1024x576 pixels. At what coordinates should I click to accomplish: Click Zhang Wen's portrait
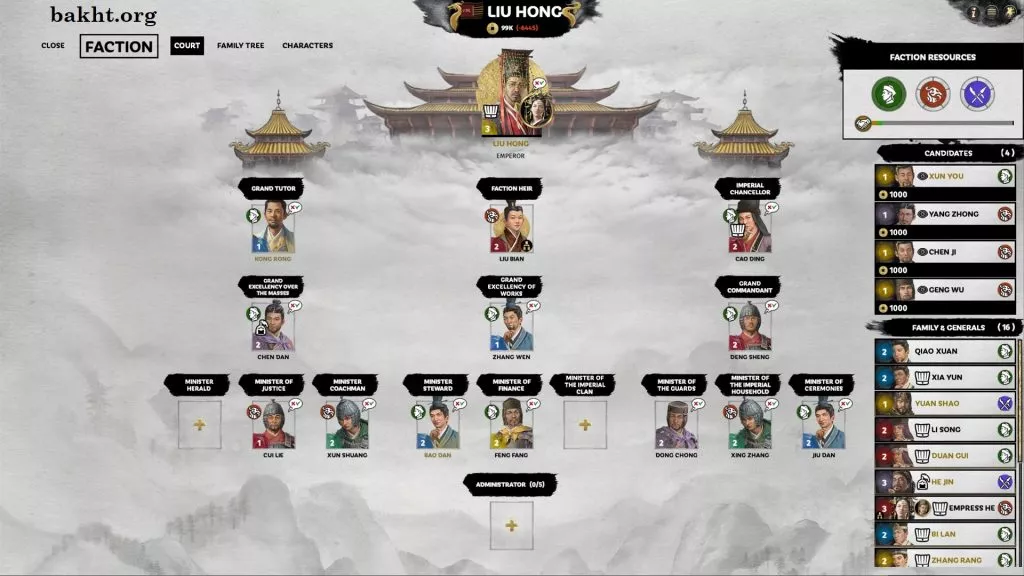coord(511,326)
